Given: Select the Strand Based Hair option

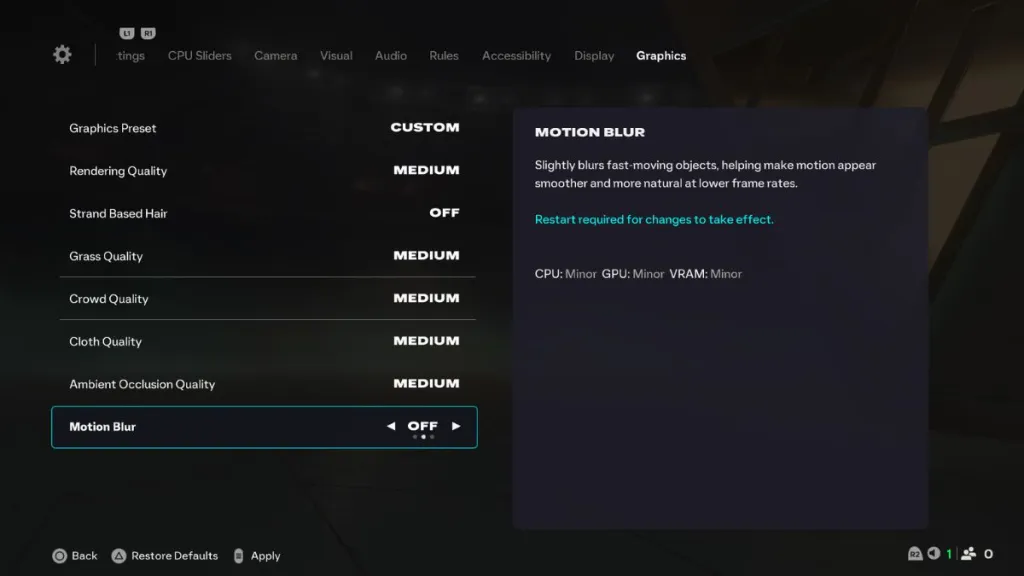Looking at the screenshot, I should click(x=264, y=213).
